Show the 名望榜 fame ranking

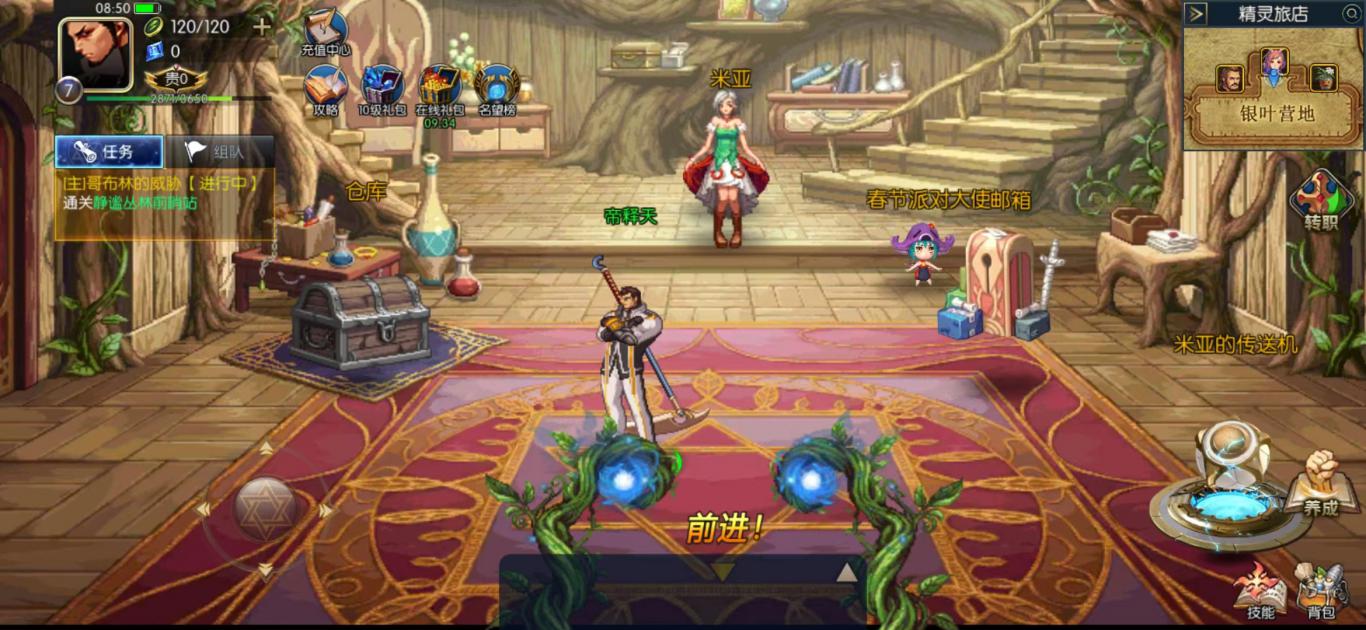tap(497, 89)
